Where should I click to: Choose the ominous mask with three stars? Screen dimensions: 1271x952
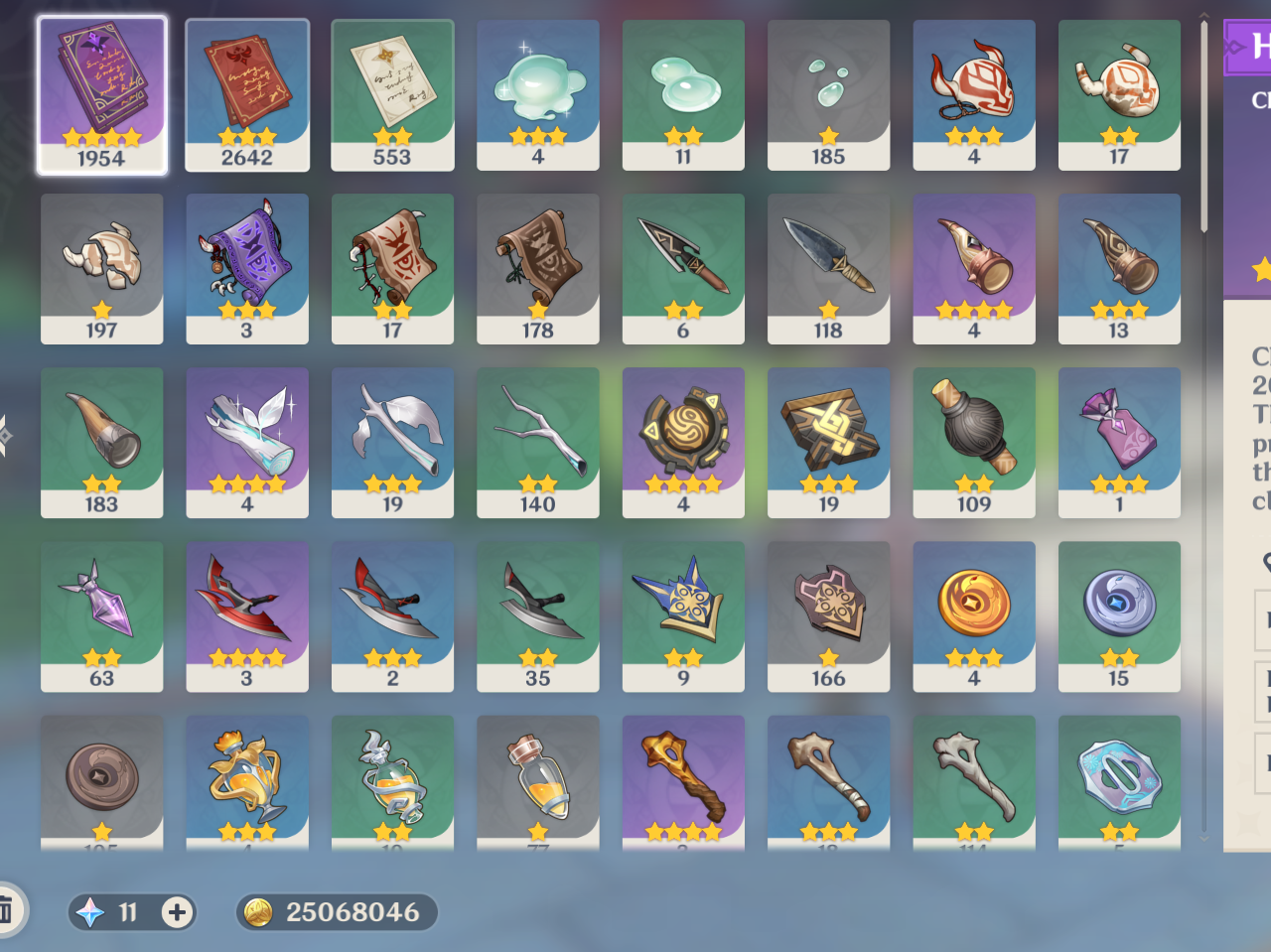[973, 94]
